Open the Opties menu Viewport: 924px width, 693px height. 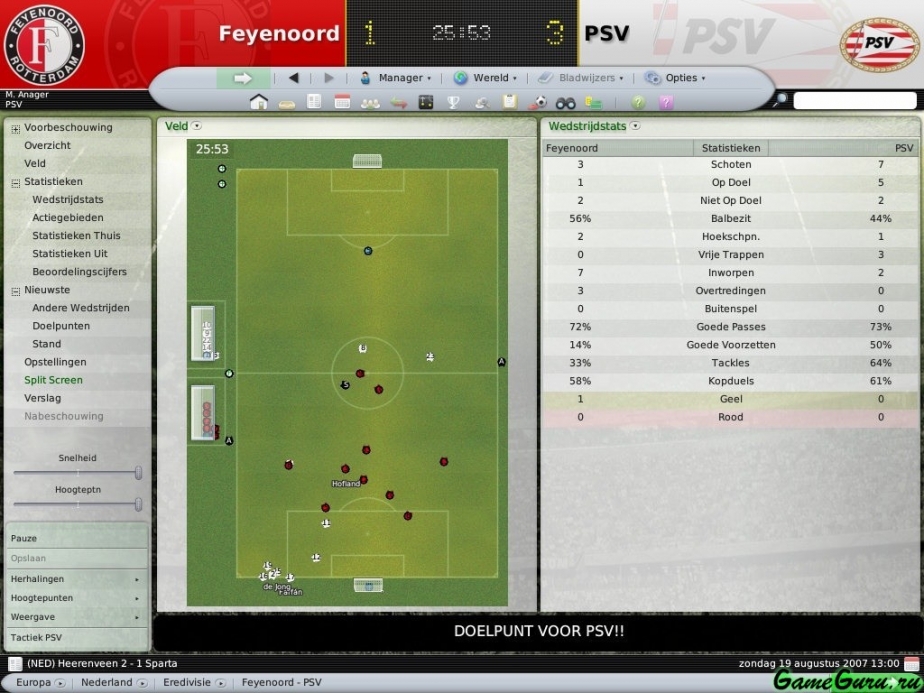675,78
